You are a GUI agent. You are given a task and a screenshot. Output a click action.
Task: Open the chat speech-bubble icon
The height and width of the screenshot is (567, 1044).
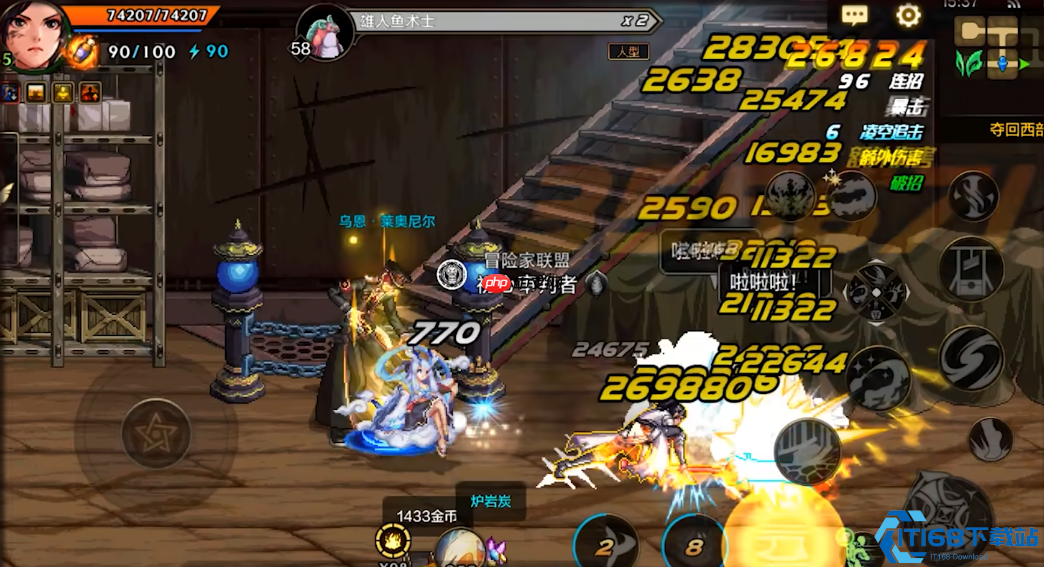tap(855, 15)
